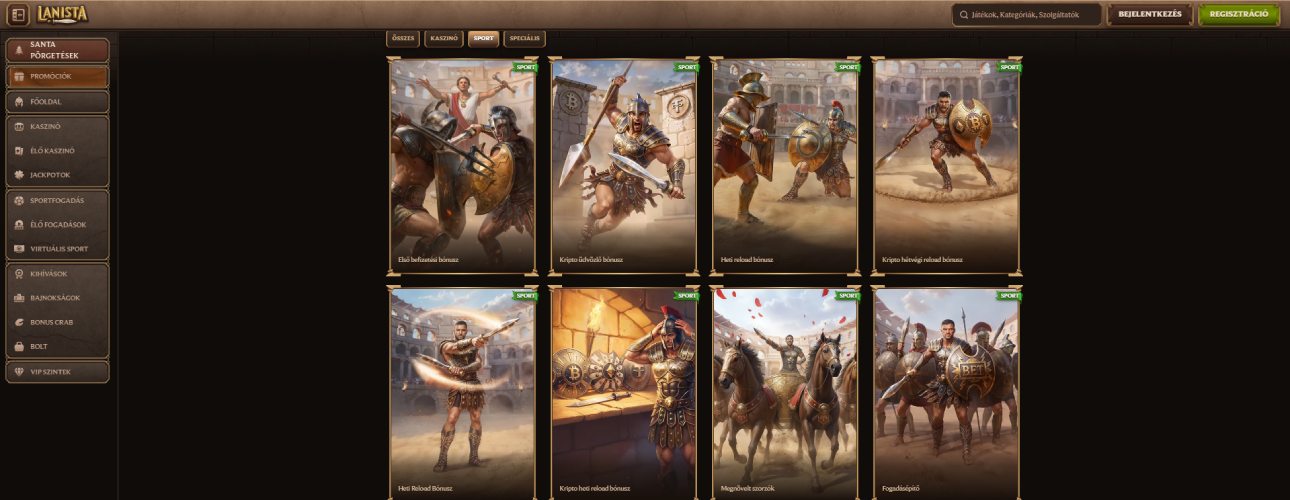1290x500 pixels.
Task: Open the Bajnokságok page
Action: click(x=57, y=298)
